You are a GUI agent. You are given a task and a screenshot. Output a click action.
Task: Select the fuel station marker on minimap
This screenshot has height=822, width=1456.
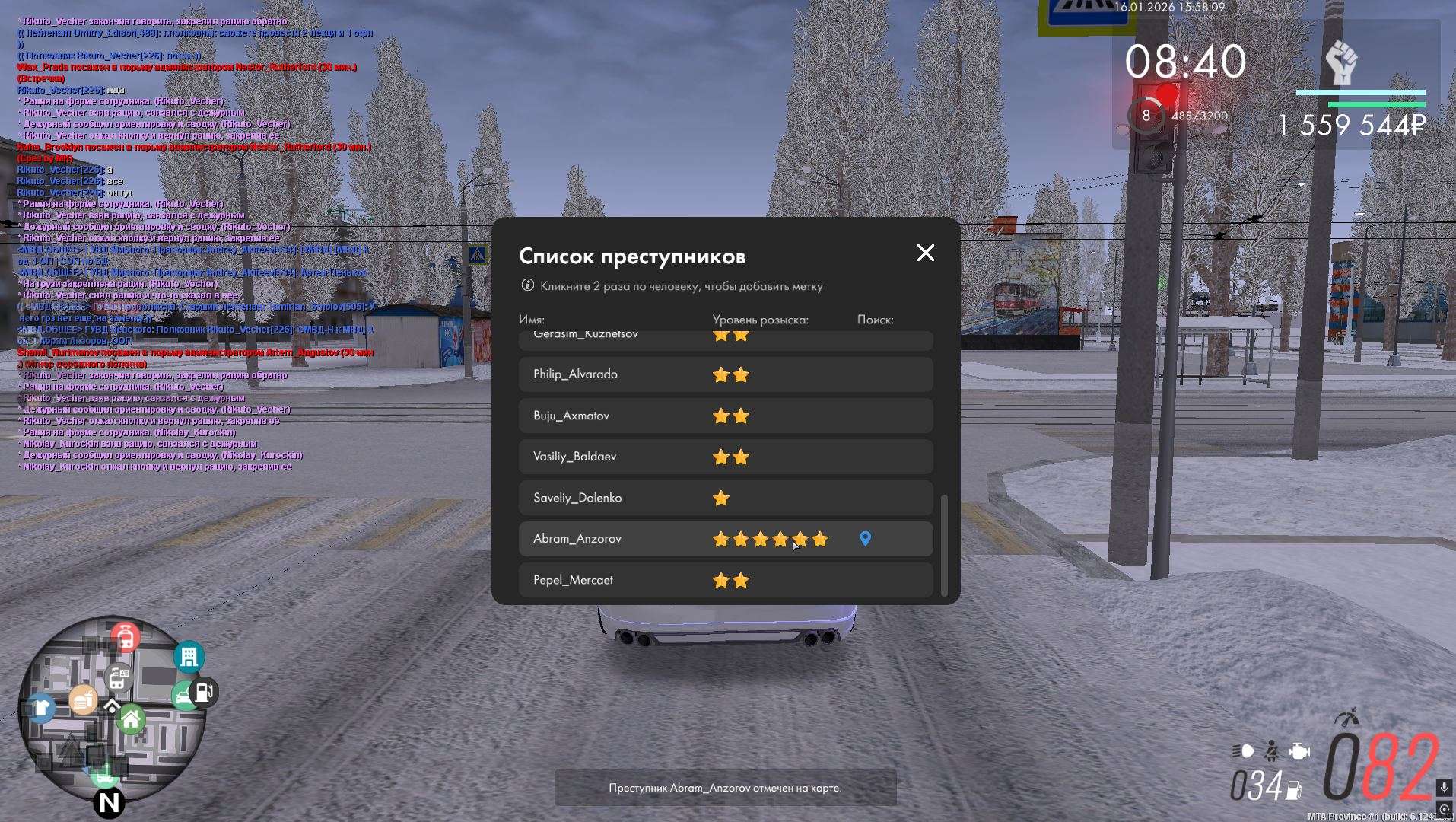(x=204, y=693)
